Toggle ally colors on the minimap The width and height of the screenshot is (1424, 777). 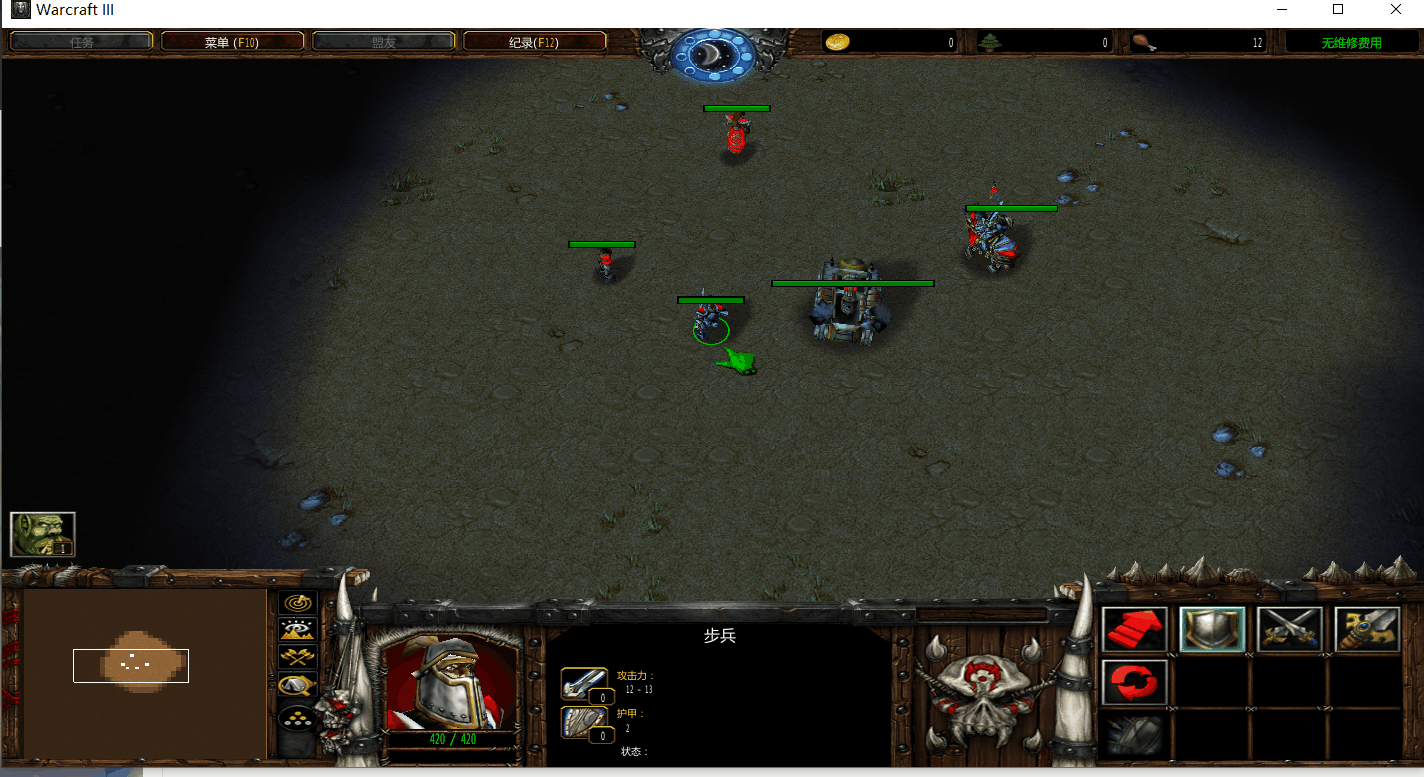coord(297,657)
